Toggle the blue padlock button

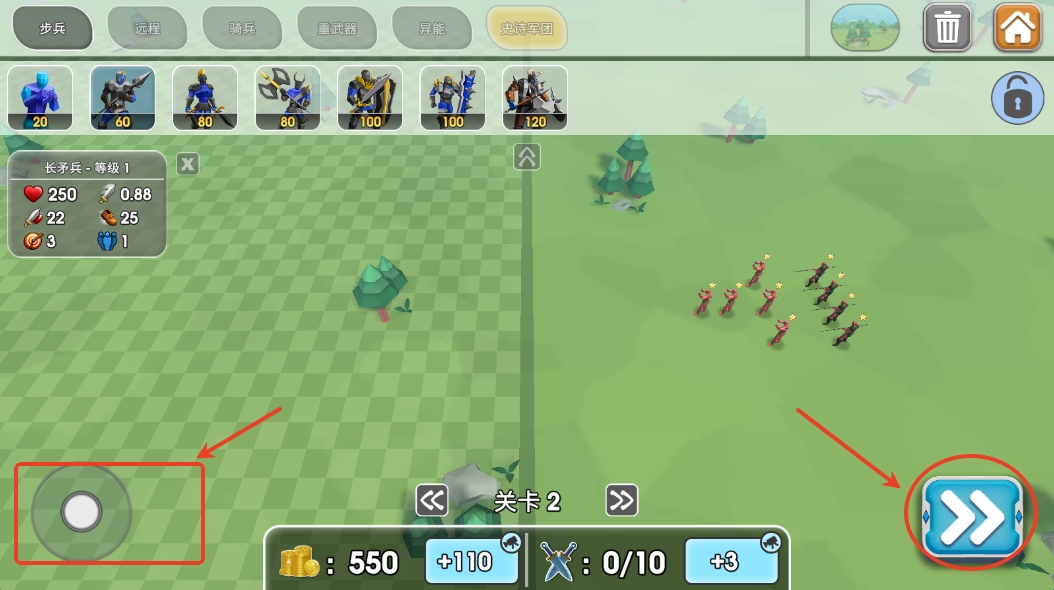pos(1017,99)
